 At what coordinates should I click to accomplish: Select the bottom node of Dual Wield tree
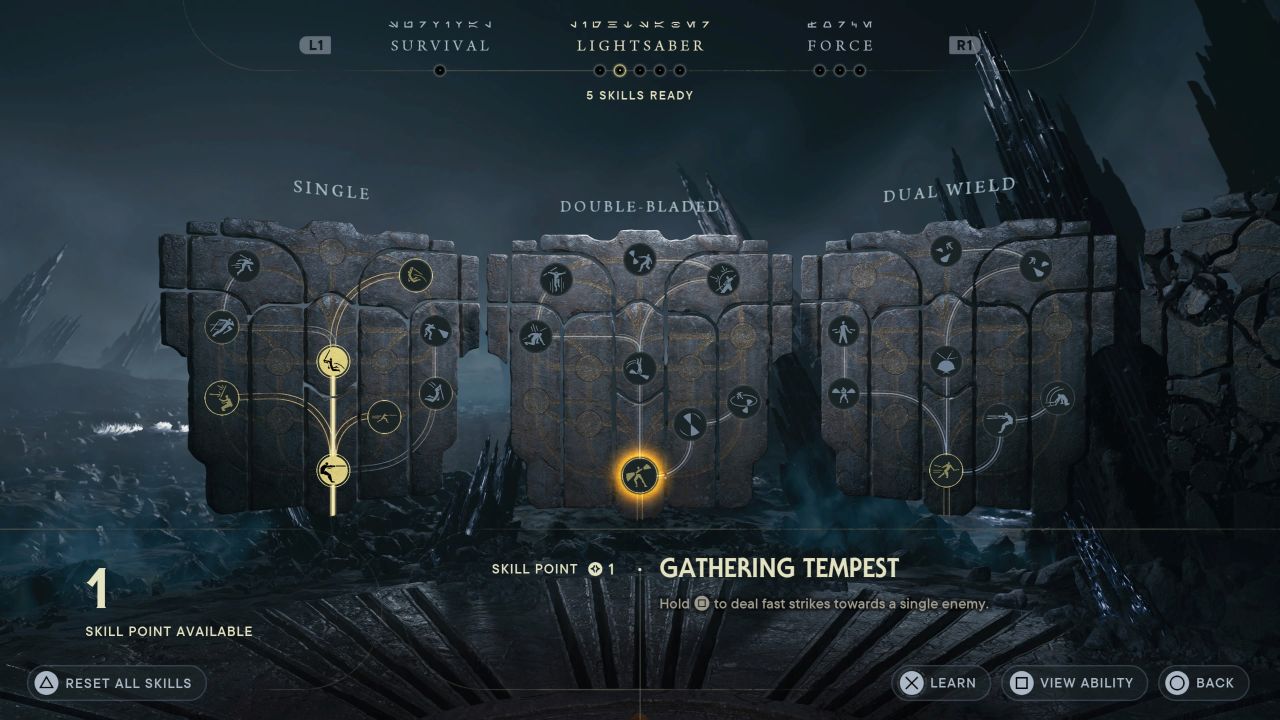coord(946,469)
